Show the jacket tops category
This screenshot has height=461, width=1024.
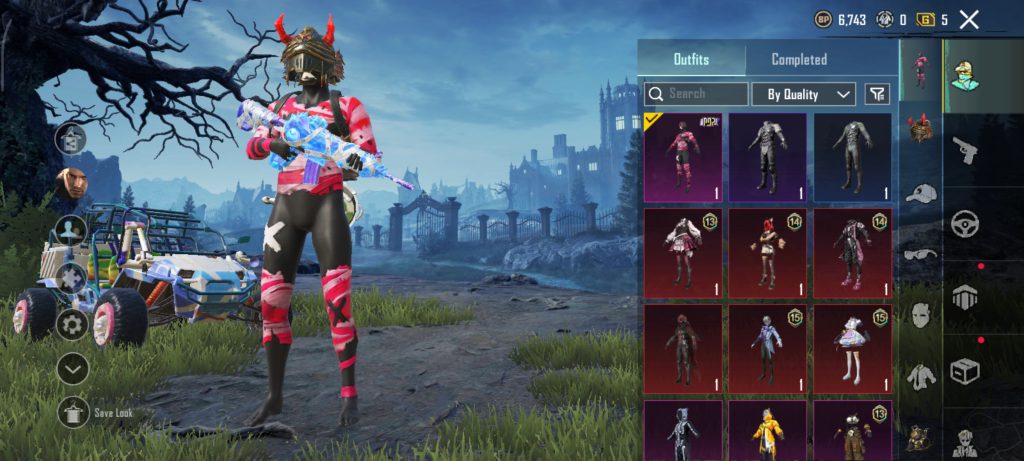tap(920, 377)
